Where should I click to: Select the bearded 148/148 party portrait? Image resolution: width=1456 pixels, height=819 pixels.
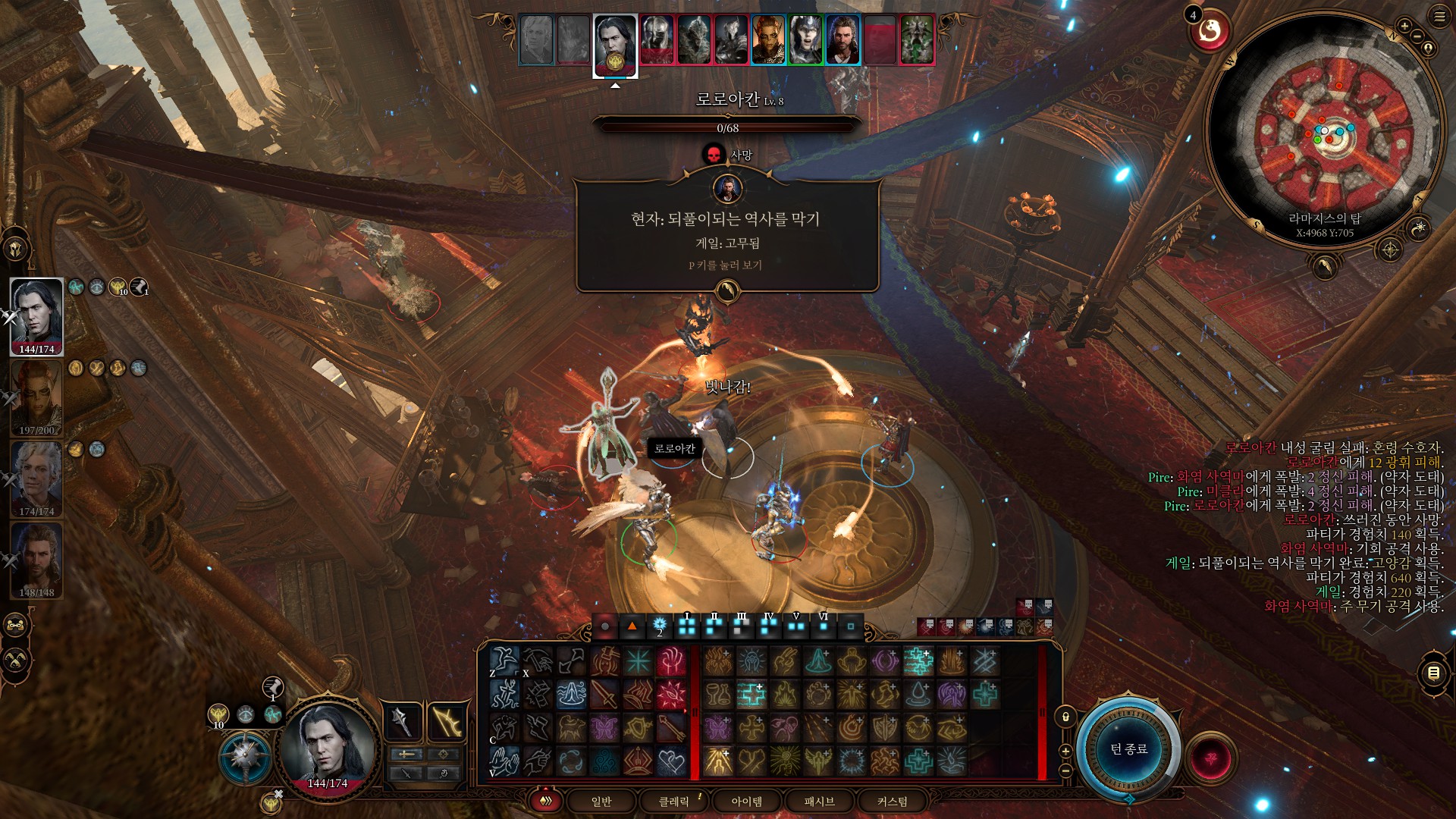pyautogui.click(x=36, y=560)
